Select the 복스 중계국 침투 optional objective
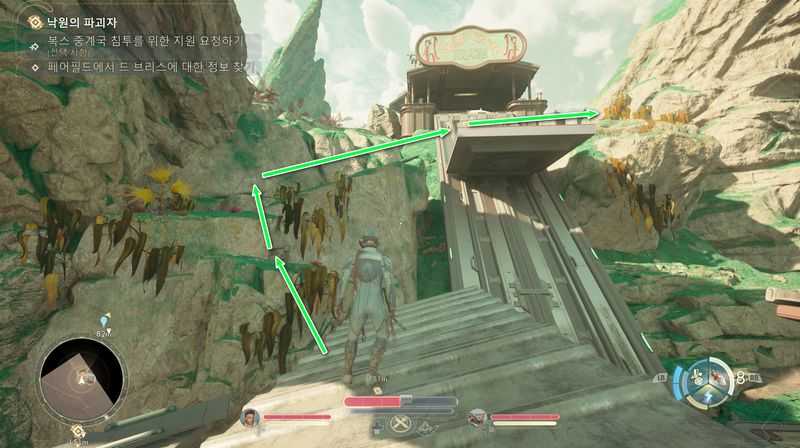This screenshot has width=800, height=448. click(x=140, y=43)
